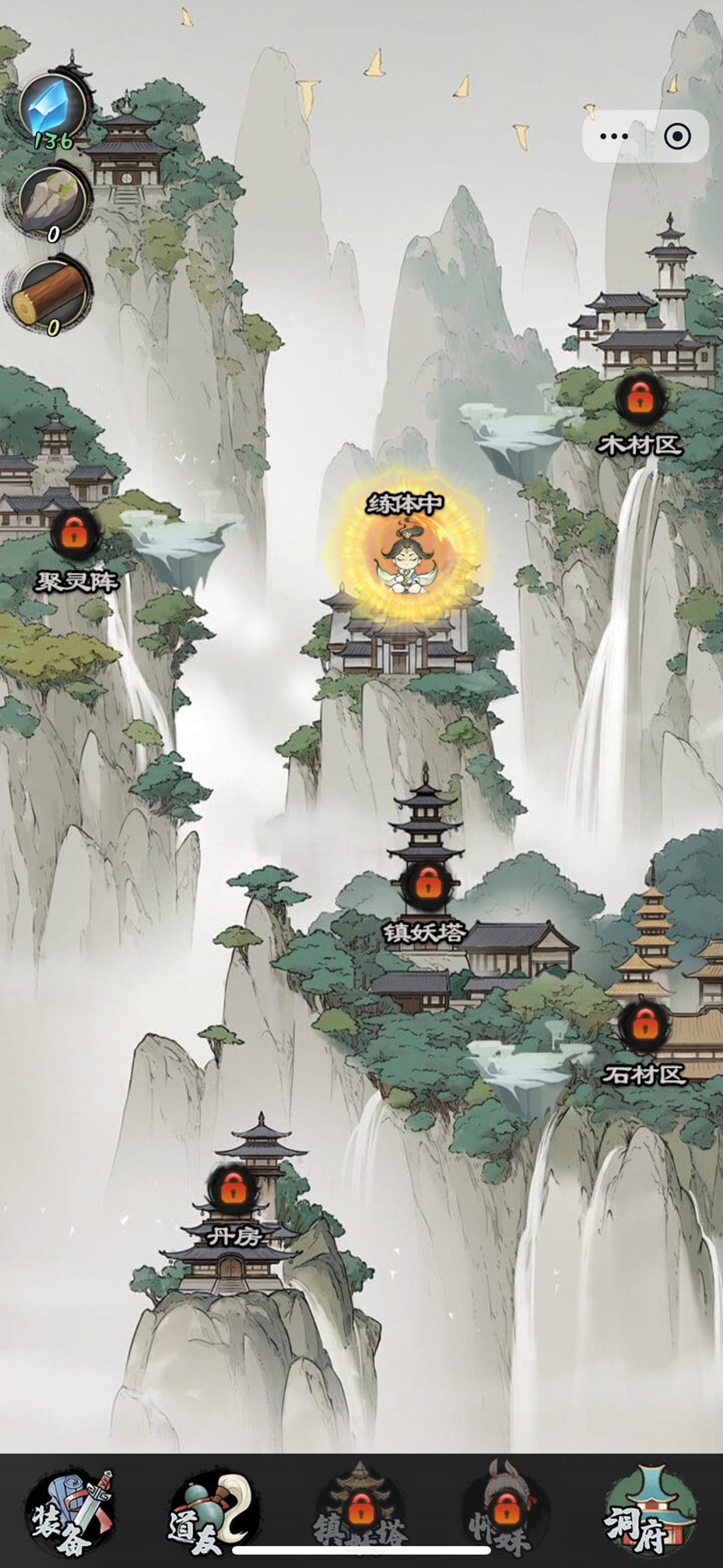Select the locked 木材区 wood area
723x1568 pixels.
click(640, 399)
